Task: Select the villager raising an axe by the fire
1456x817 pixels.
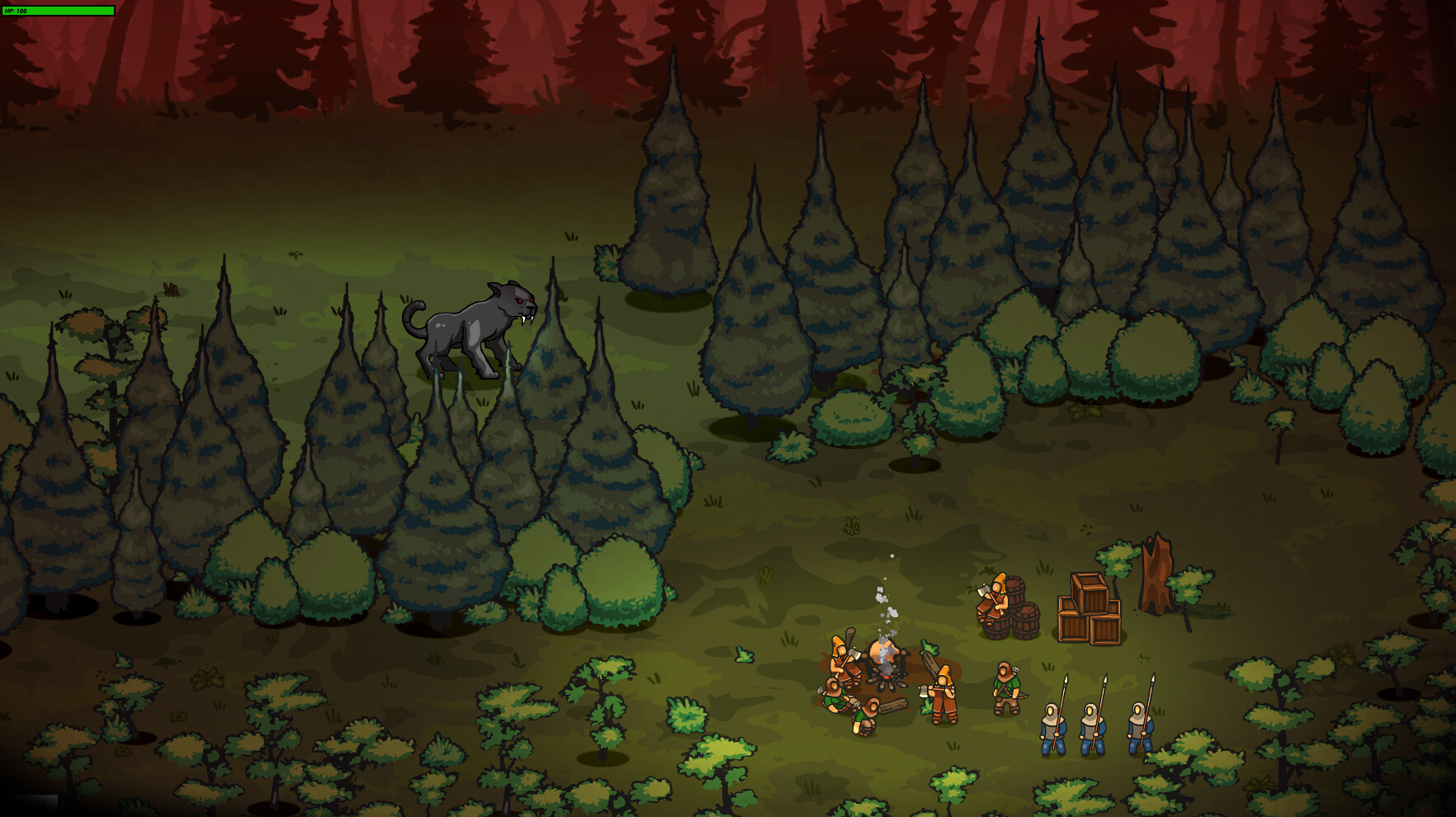Action: [x=840, y=660]
